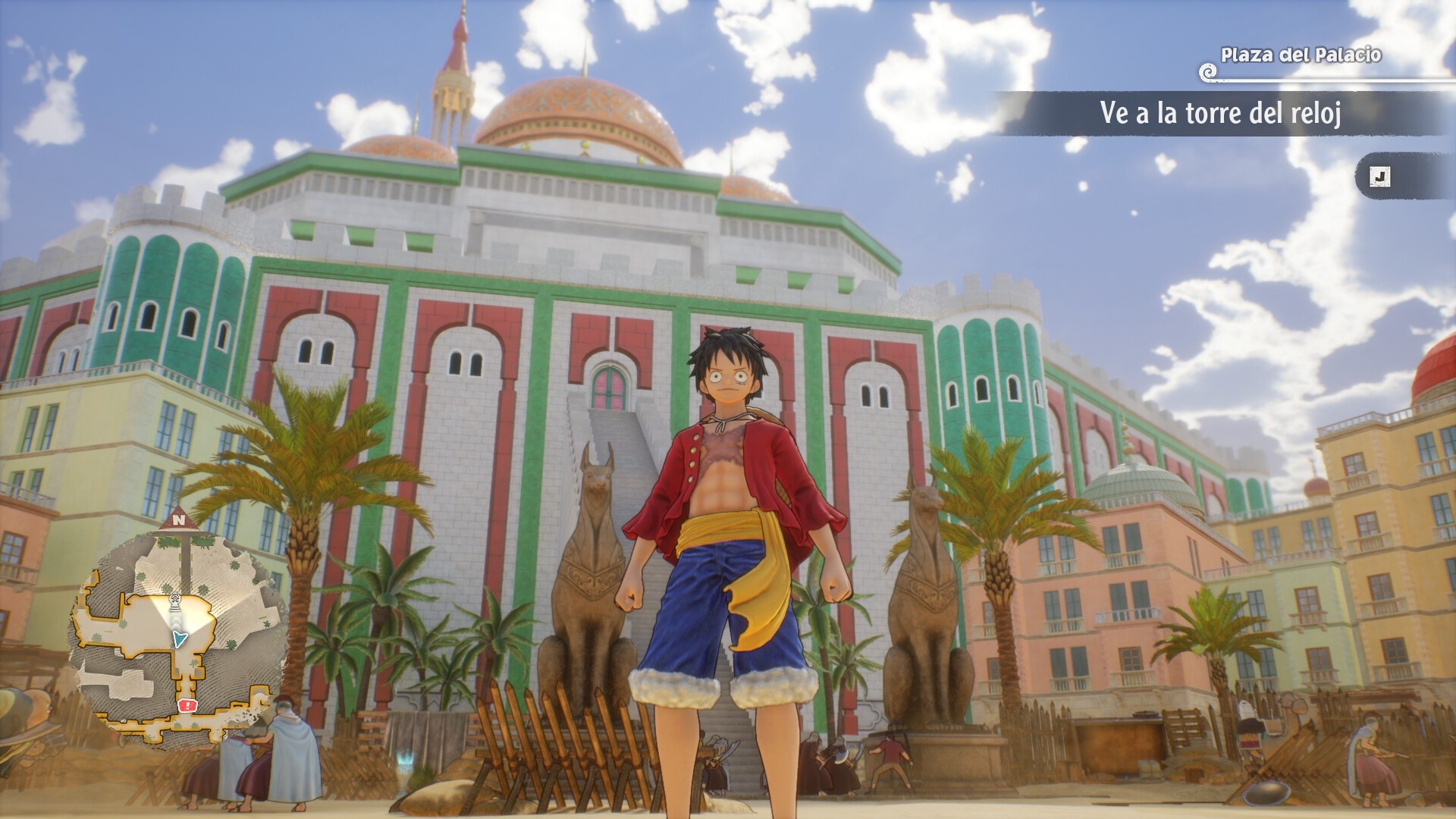Select the red exclamation quest marker on the minimap
1456x819 pixels.
click(x=187, y=705)
